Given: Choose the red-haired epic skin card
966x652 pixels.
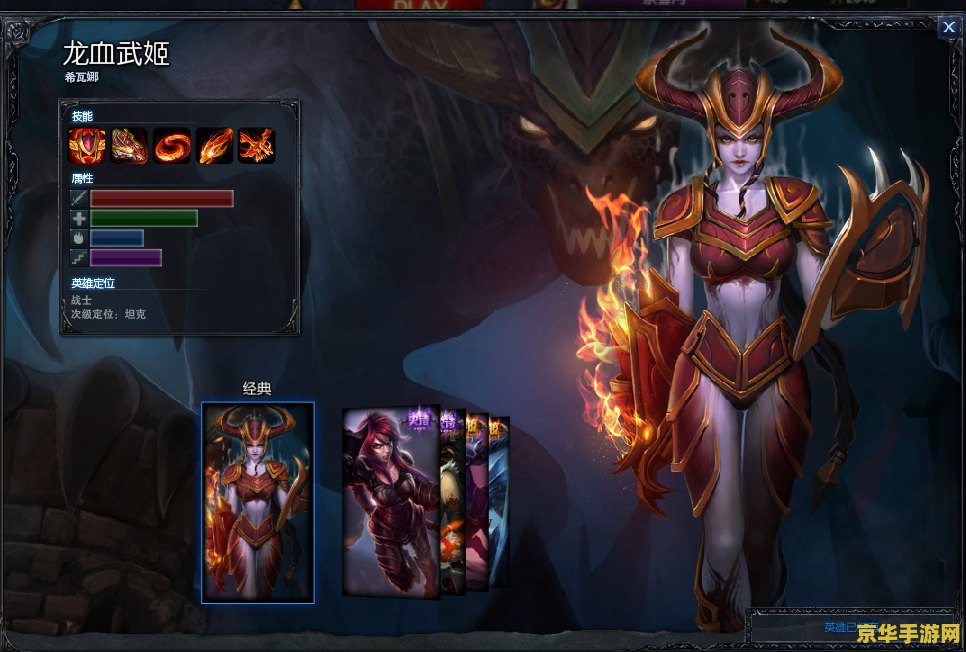Looking at the screenshot, I should [390, 502].
